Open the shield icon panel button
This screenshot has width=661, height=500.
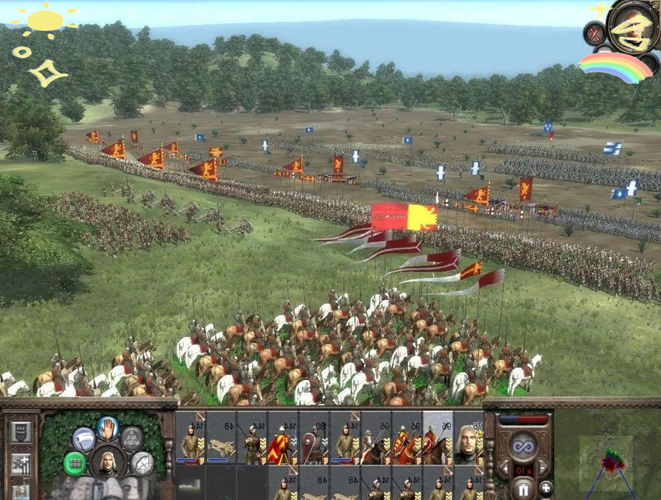[19, 432]
